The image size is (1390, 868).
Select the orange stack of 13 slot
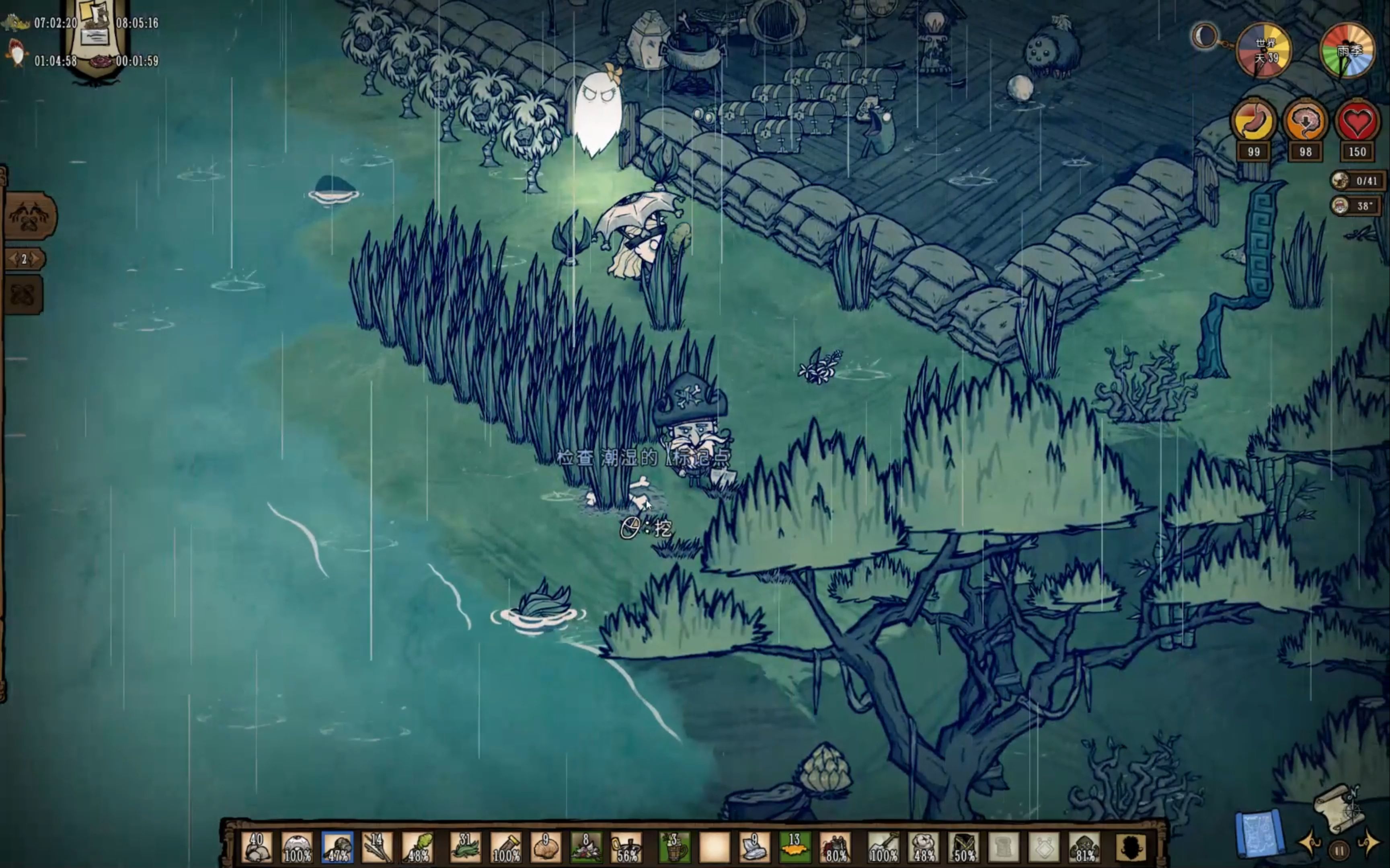click(795, 848)
